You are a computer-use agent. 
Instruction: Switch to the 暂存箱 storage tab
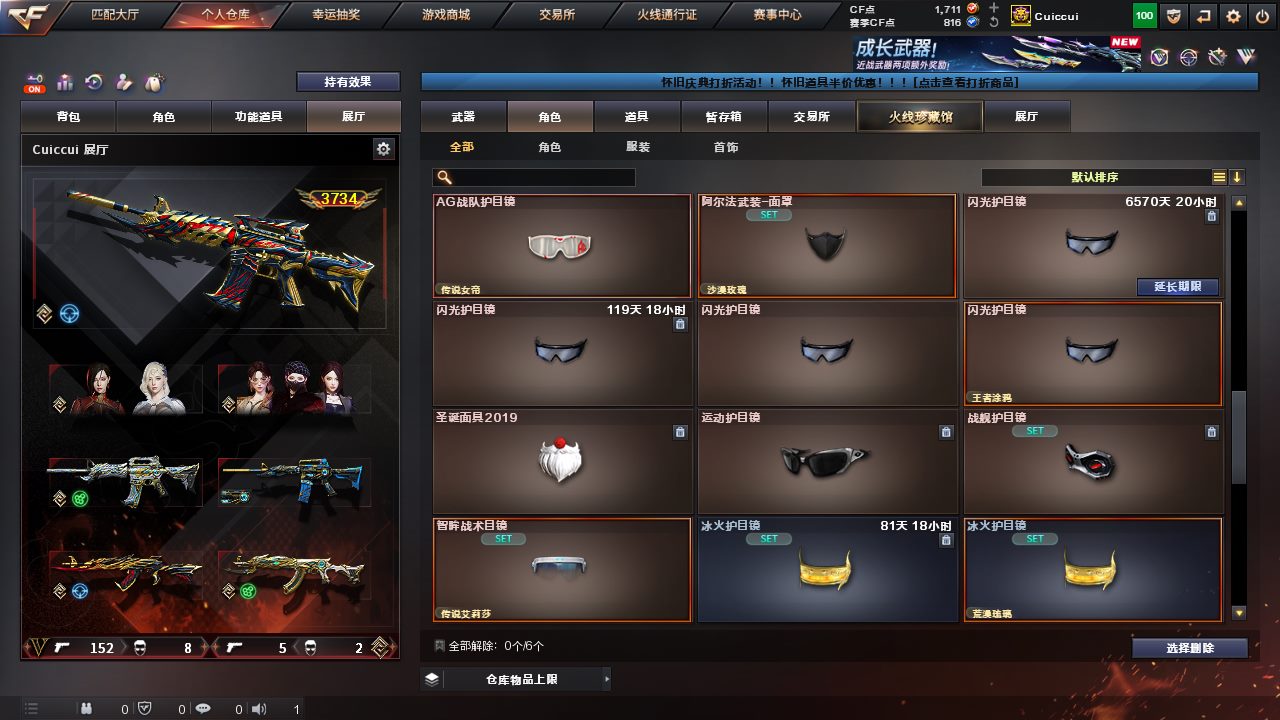pyautogui.click(x=723, y=117)
